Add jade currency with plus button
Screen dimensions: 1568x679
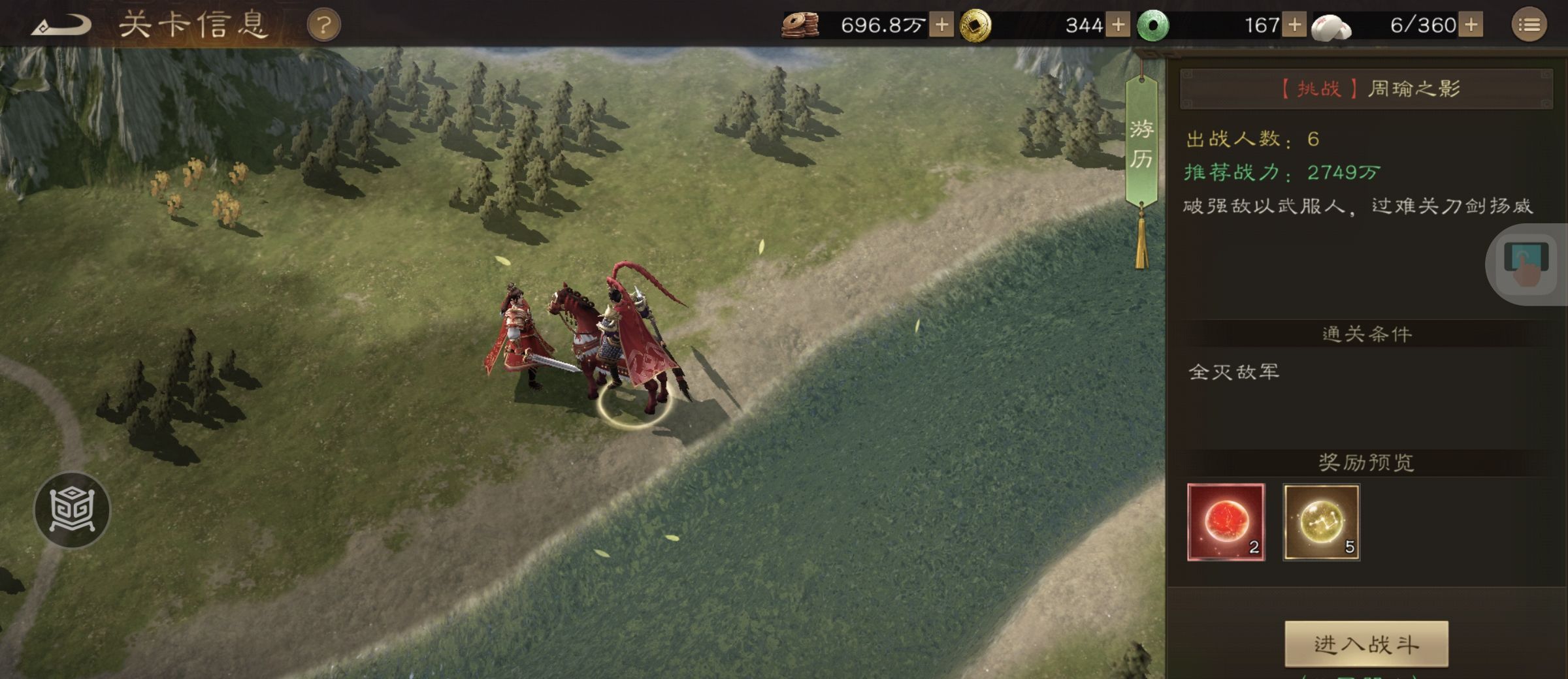pyautogui.click(x=1294, y=25)
